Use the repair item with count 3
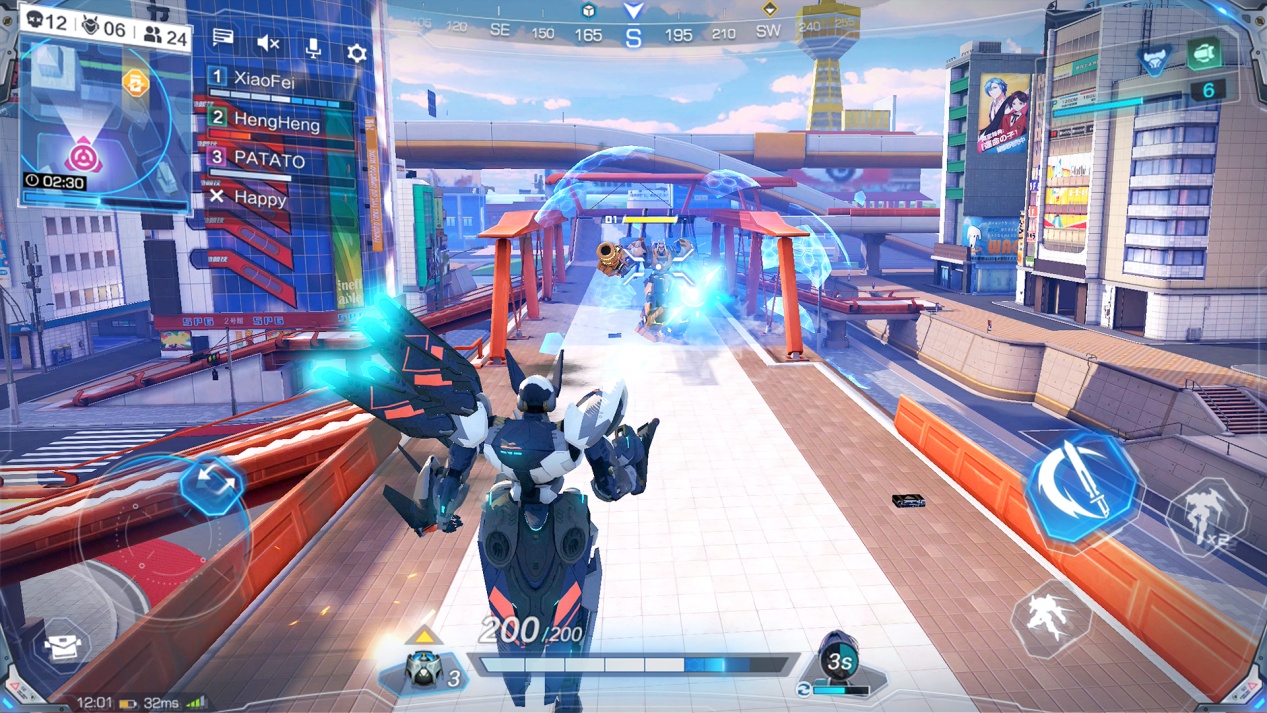The image size is (1267, 713). 425,672
